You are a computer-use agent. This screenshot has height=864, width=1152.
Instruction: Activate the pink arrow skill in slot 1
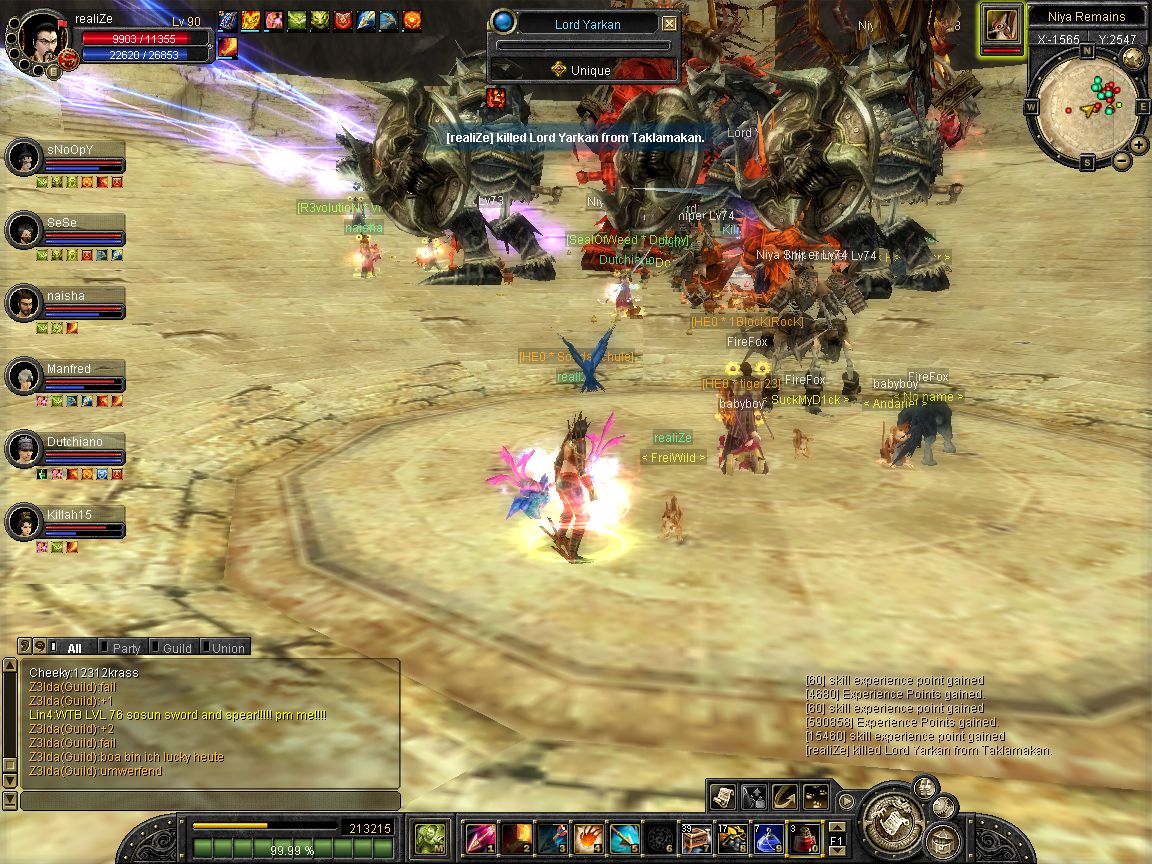coord(479,838)
